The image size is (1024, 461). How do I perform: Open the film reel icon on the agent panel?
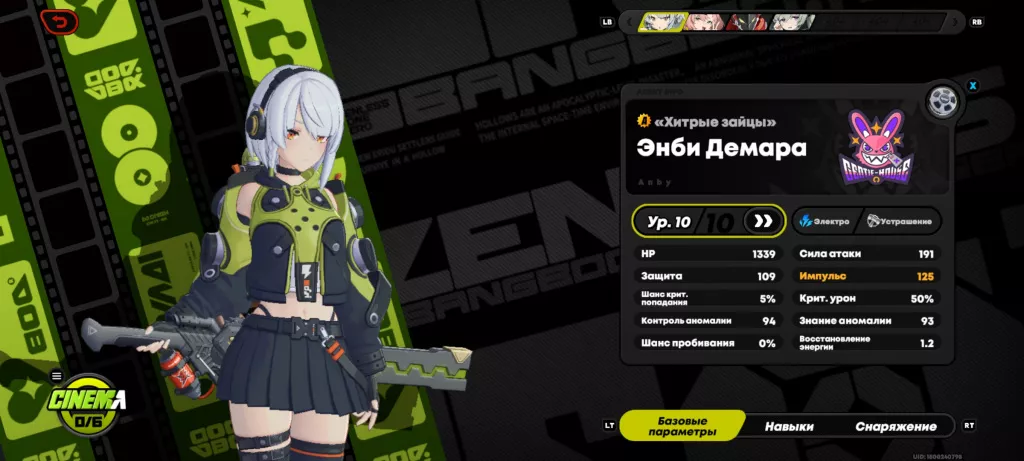tap(940, 102)
